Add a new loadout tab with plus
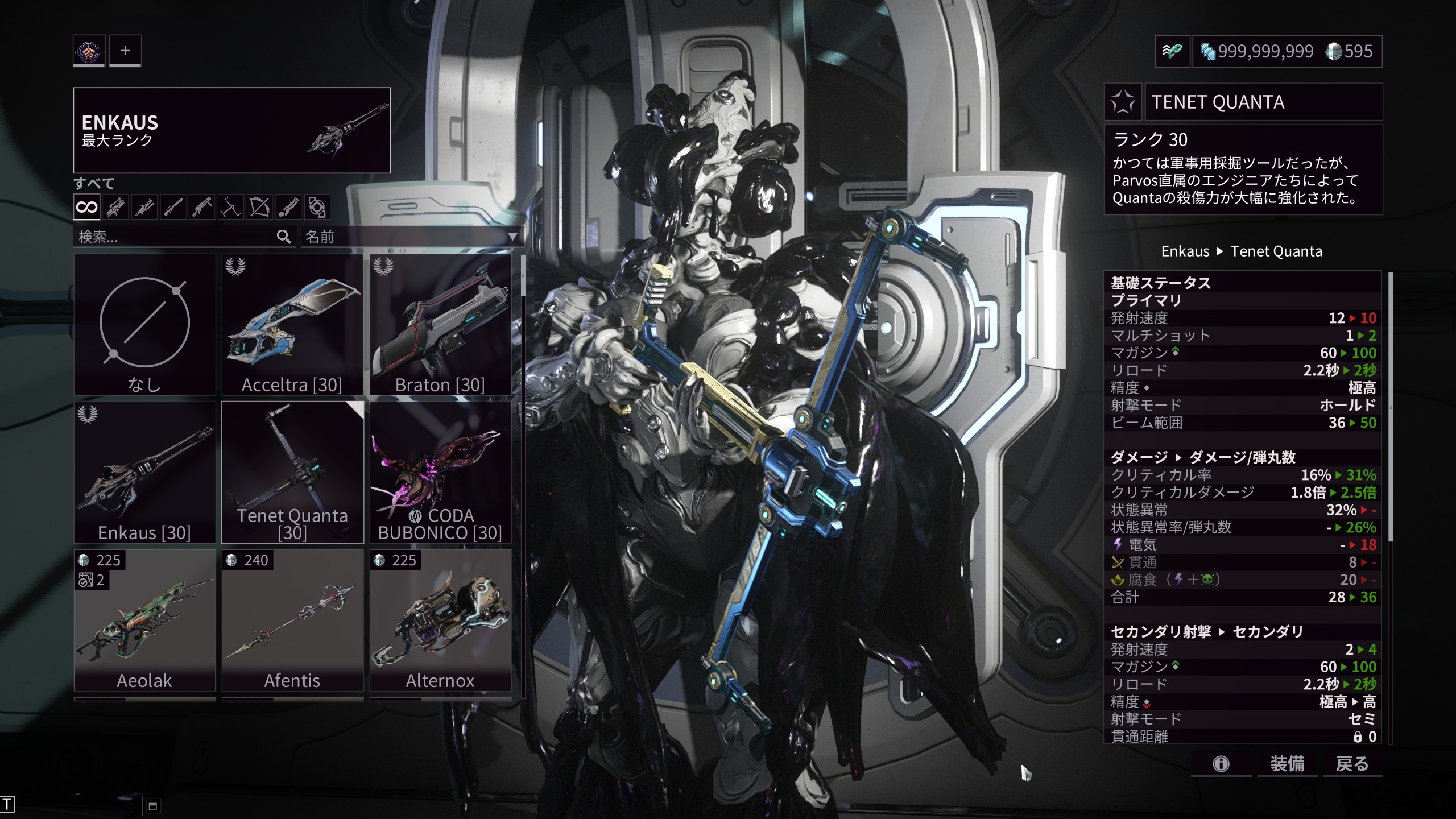The image size is (1456, 819). (125, 51)
